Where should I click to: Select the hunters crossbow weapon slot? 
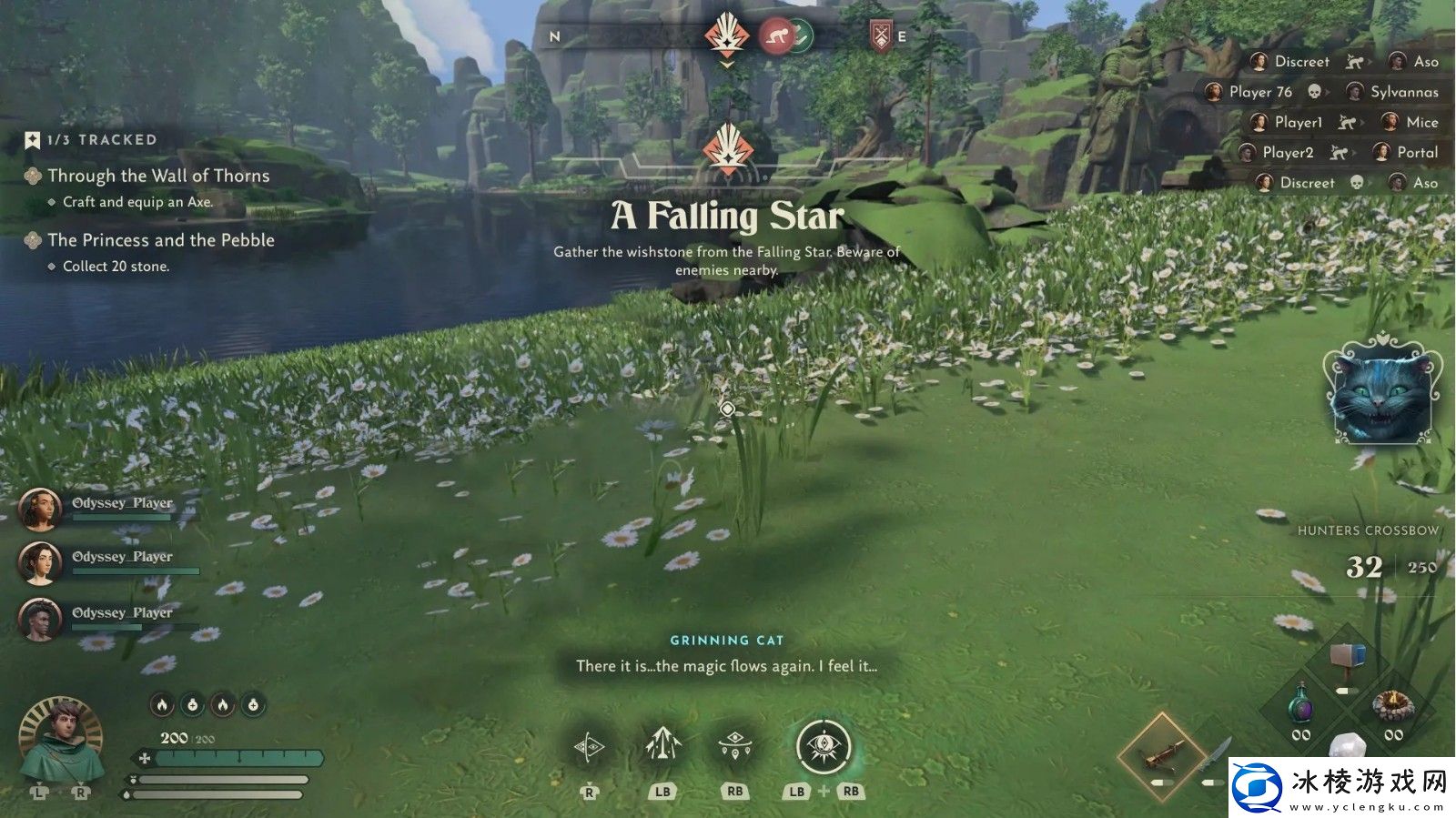pyautogui.click(x=1161, y=753)
